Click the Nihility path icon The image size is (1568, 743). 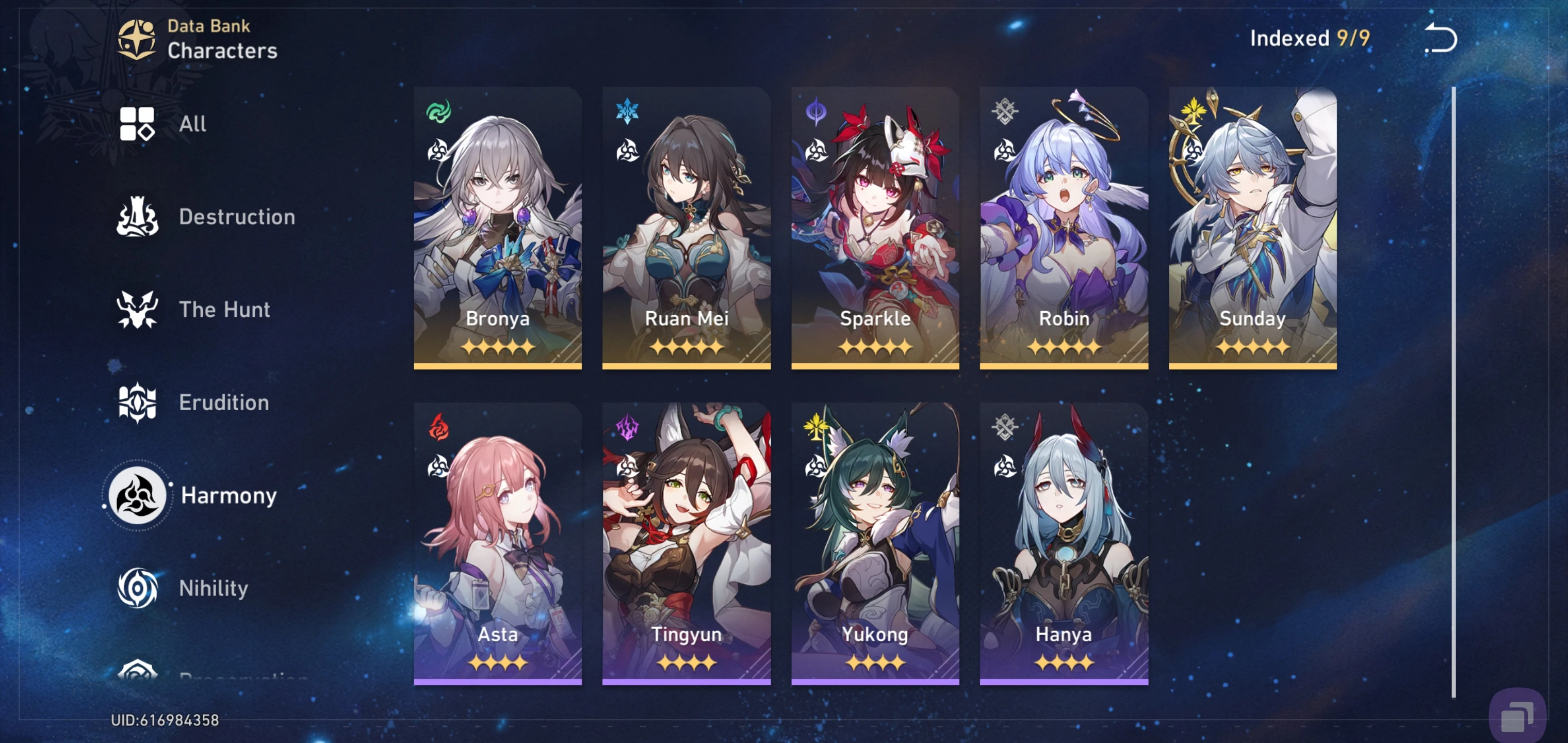click(137, 588)
